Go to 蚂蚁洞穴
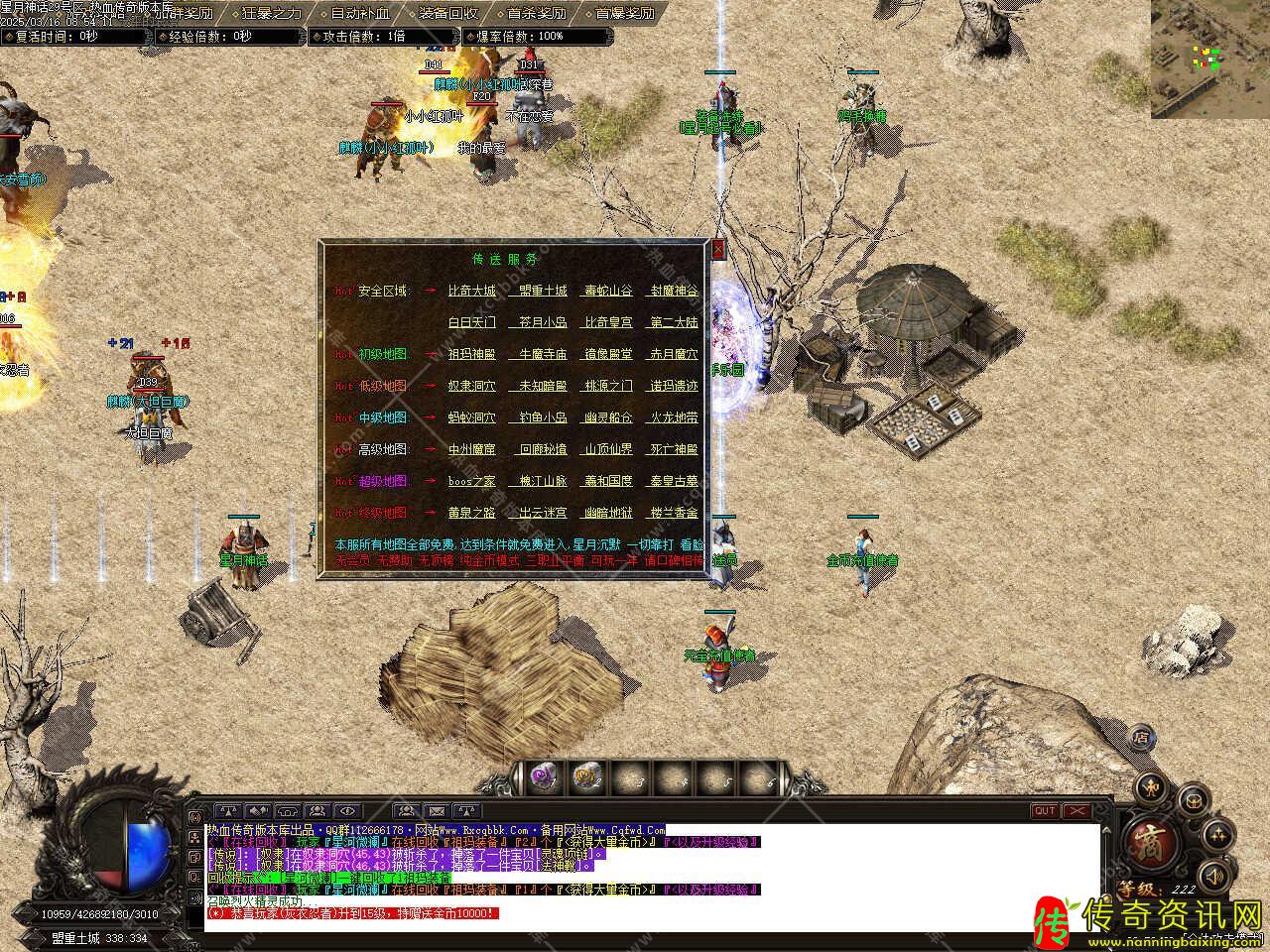1270x952 pixels. pyautogui.click(x=471, y=417)
